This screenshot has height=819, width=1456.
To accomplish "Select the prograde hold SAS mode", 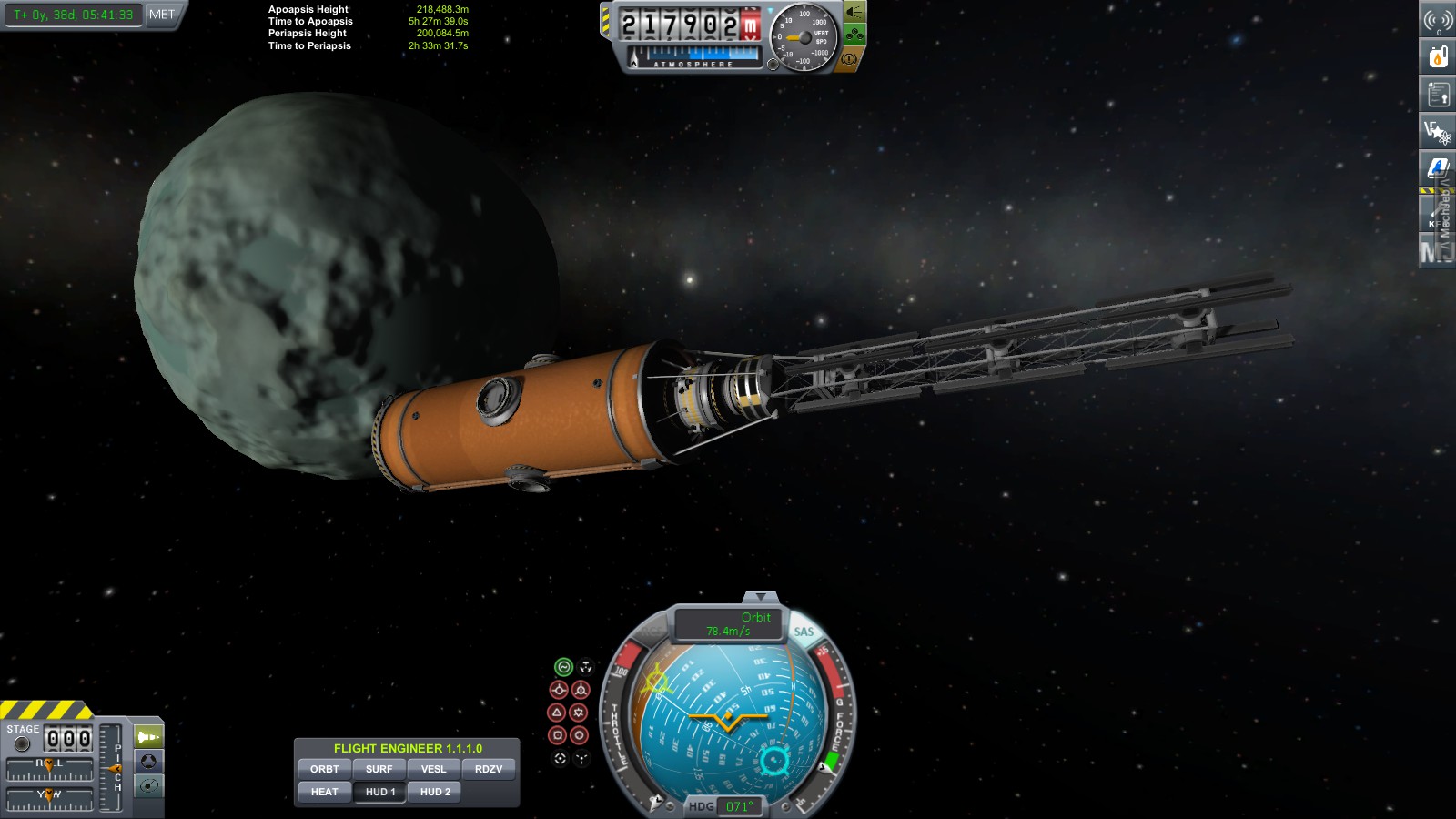I will (x=559, y=688).
